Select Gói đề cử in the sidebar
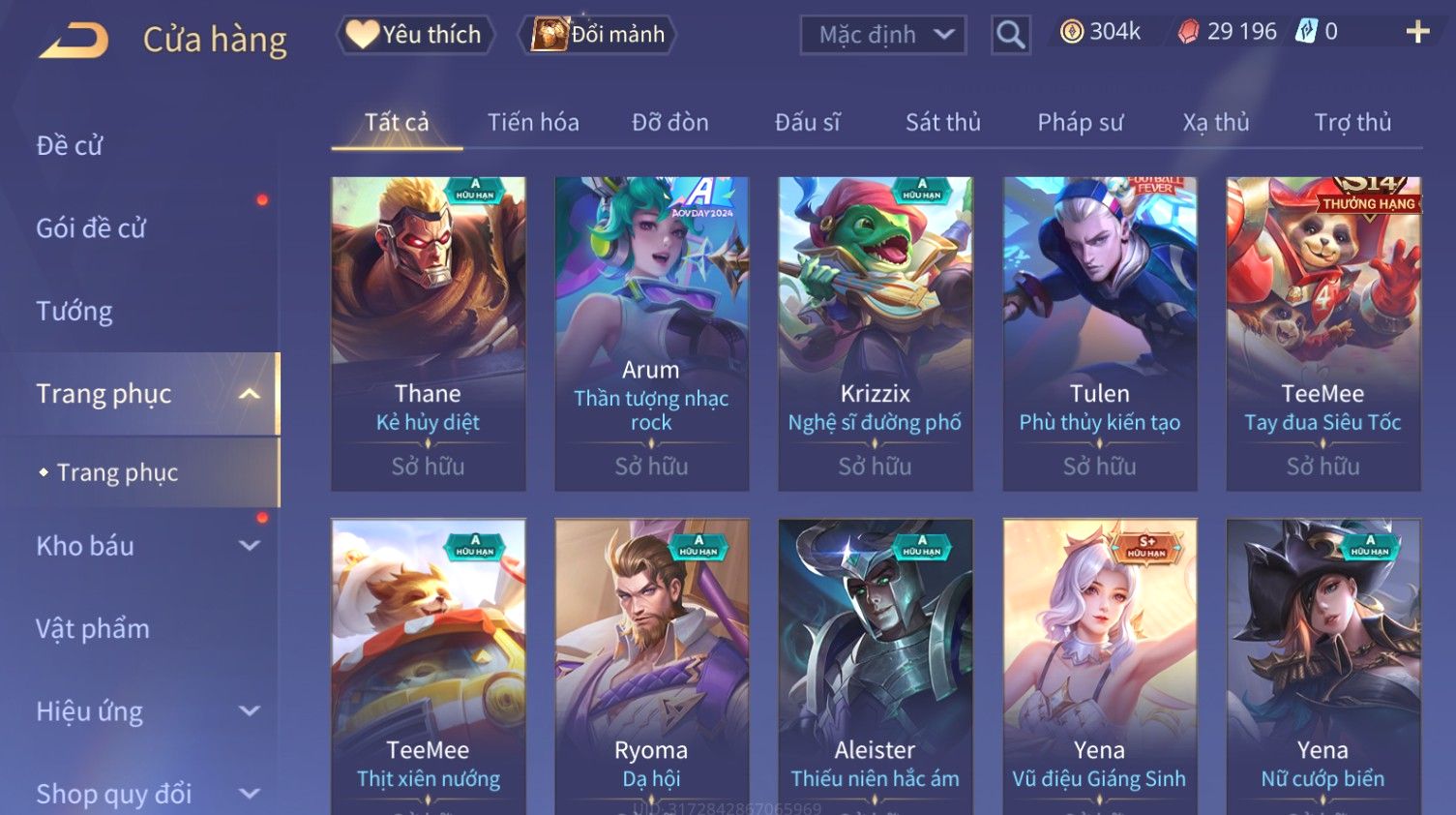 (x=91, y=228)
